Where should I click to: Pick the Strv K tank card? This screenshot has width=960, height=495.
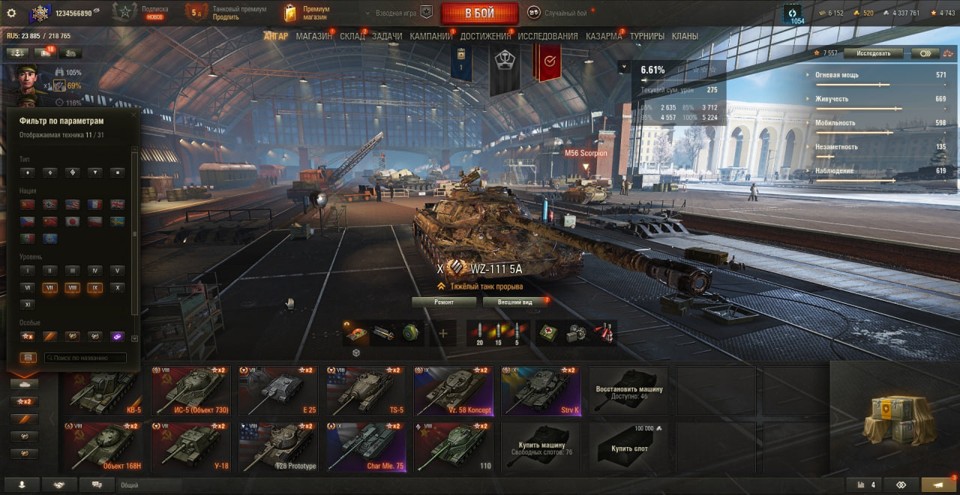click(540, 390)
